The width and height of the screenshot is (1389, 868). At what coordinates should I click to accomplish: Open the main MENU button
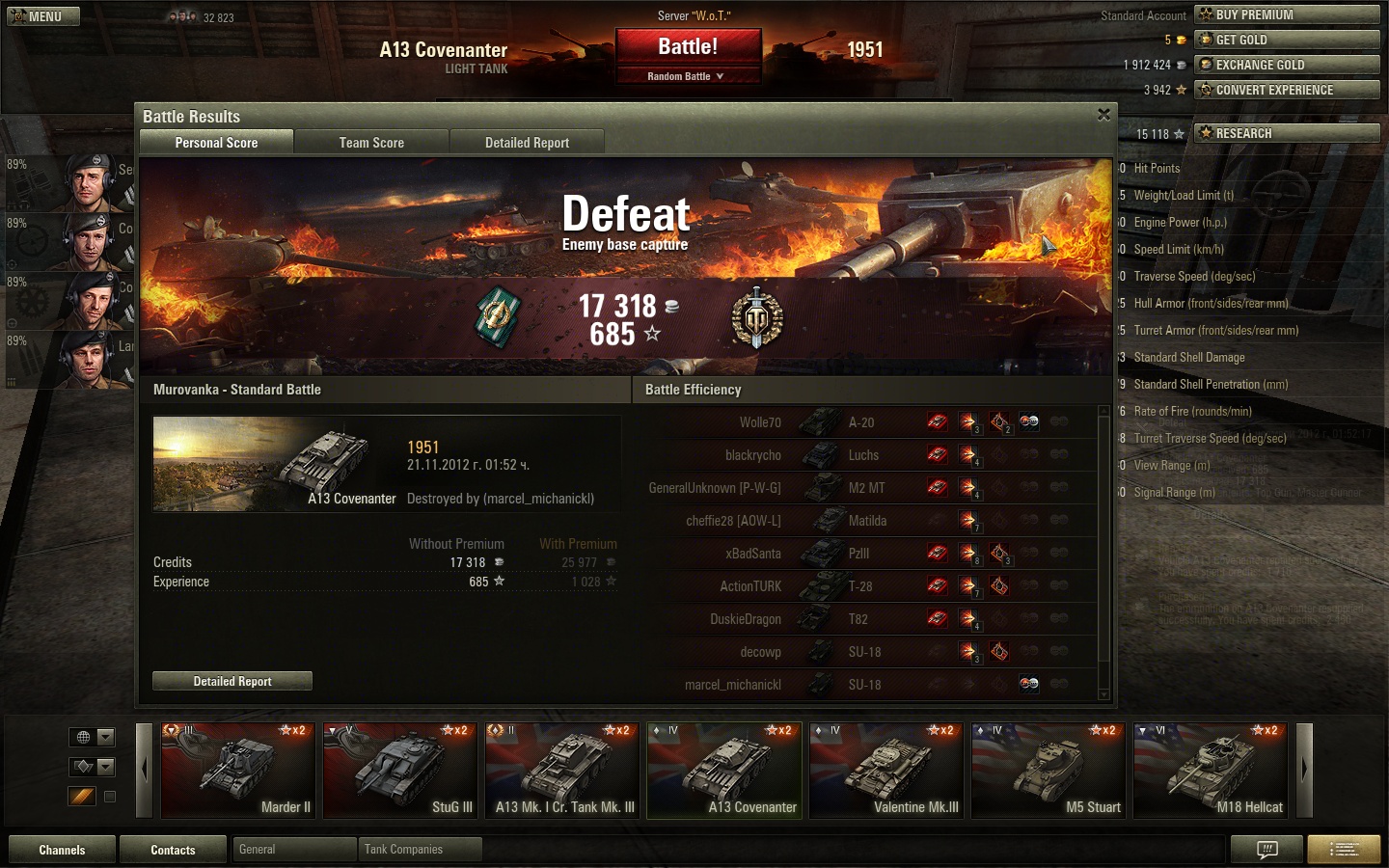(x=43, y=16)
